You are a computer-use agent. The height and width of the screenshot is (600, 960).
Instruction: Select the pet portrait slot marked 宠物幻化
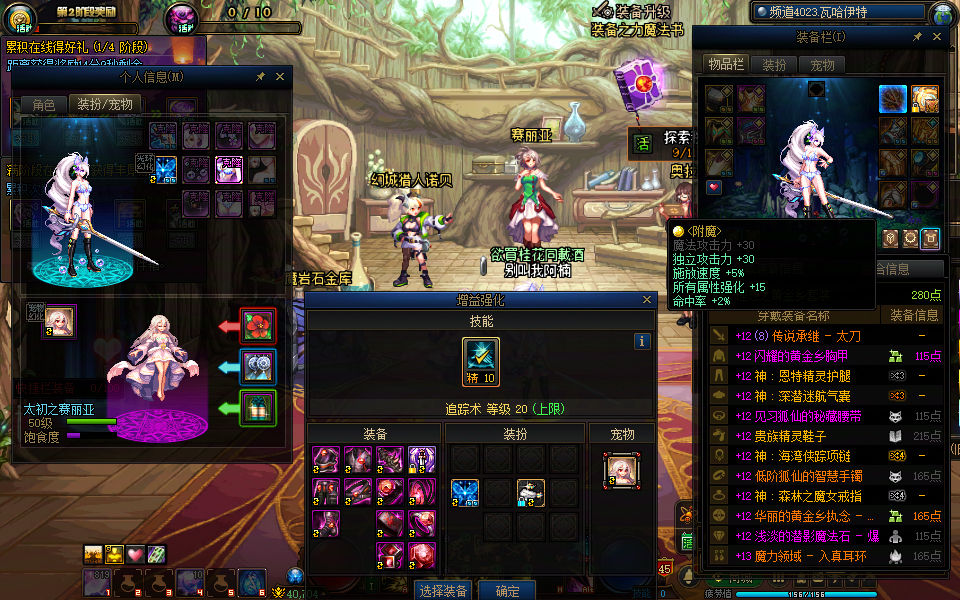tap(60, 322)
